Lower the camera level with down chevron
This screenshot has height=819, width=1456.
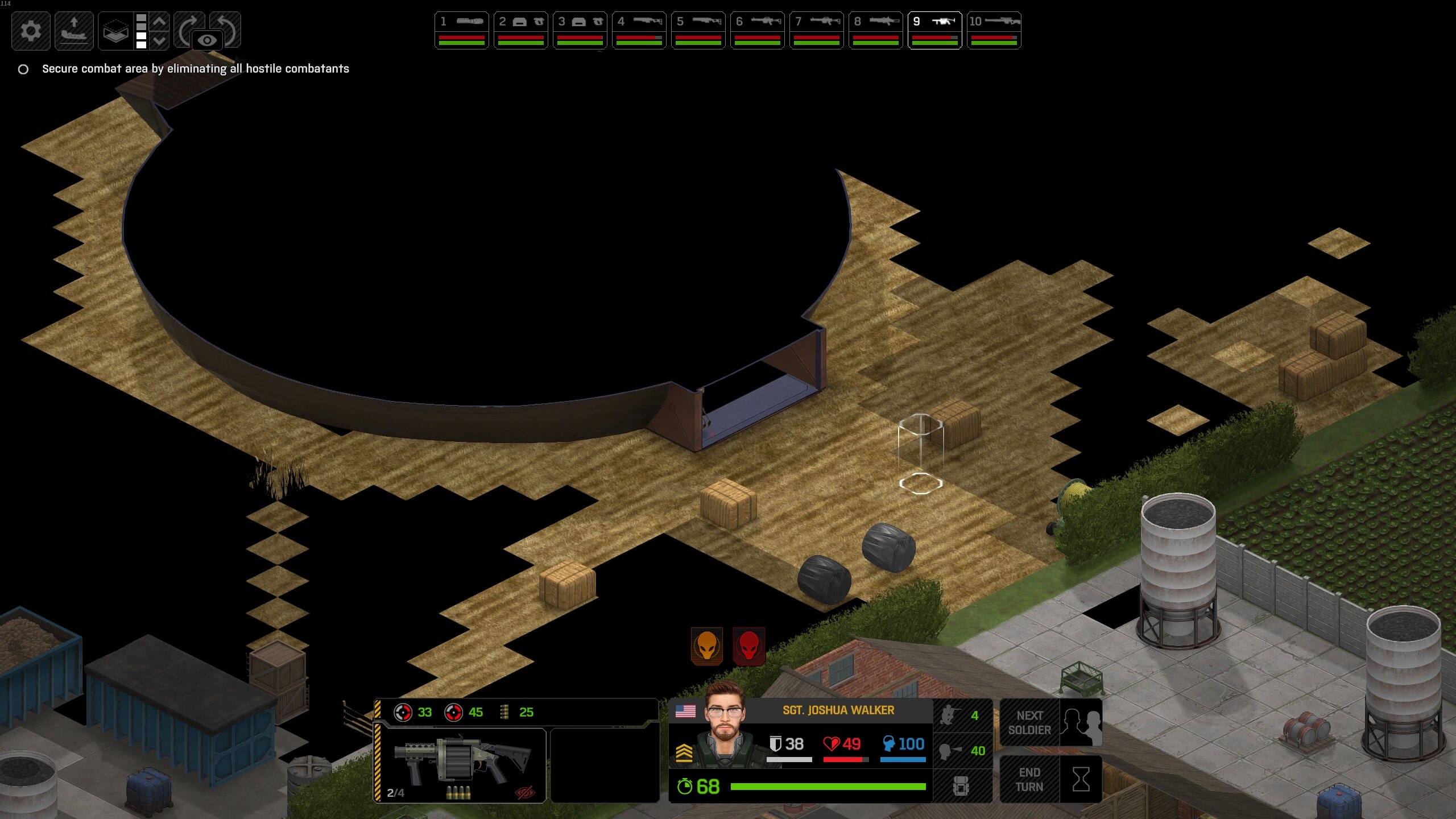160,41
